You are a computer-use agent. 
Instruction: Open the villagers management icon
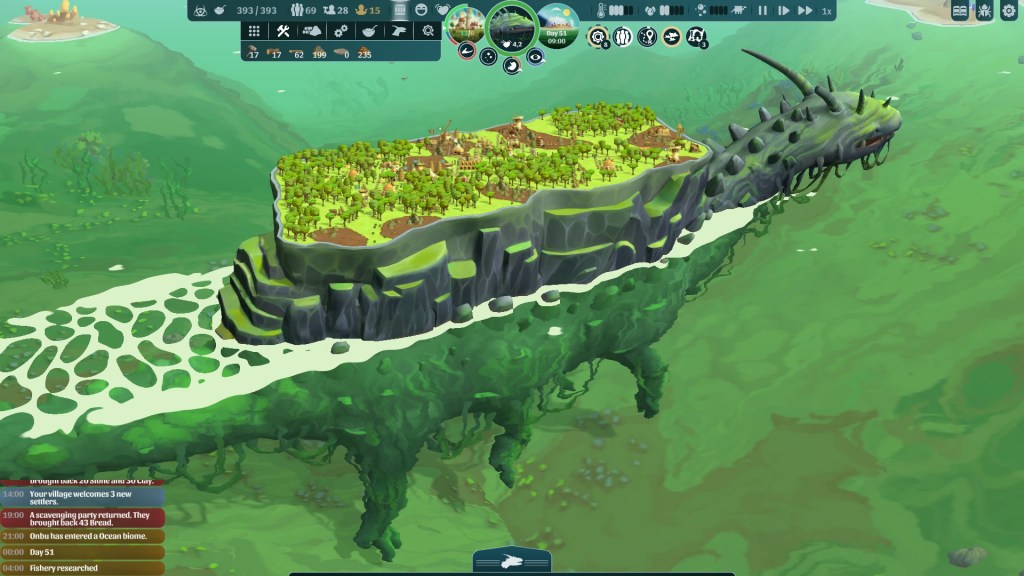623,37
